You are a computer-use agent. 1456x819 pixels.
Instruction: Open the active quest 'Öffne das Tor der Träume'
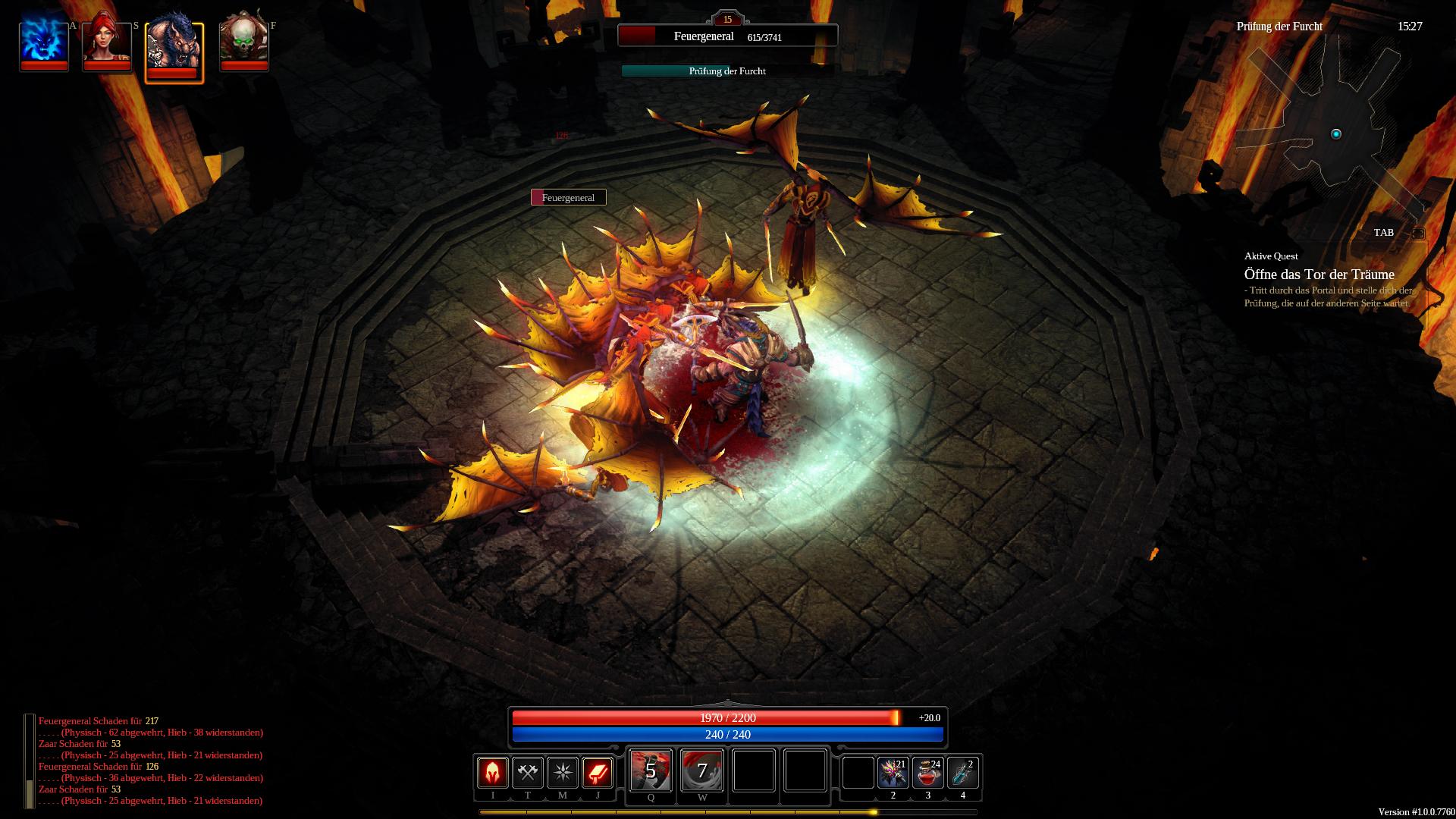point(1319,275)
